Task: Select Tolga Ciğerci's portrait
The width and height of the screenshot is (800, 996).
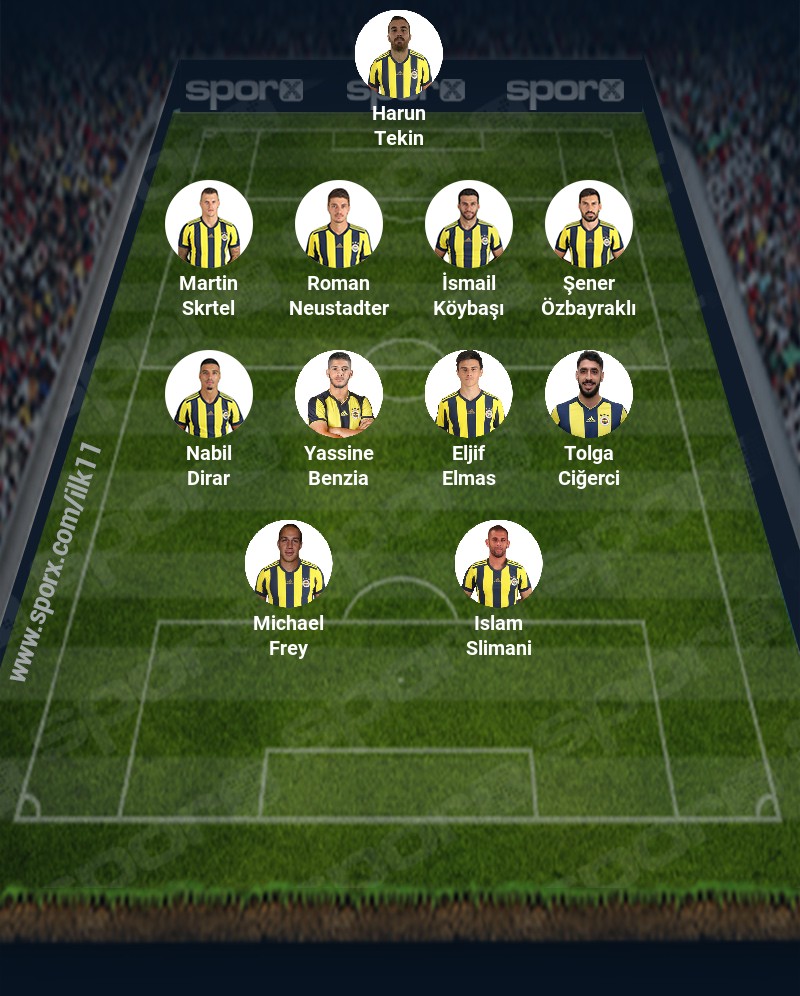Action: coord(589,394)
